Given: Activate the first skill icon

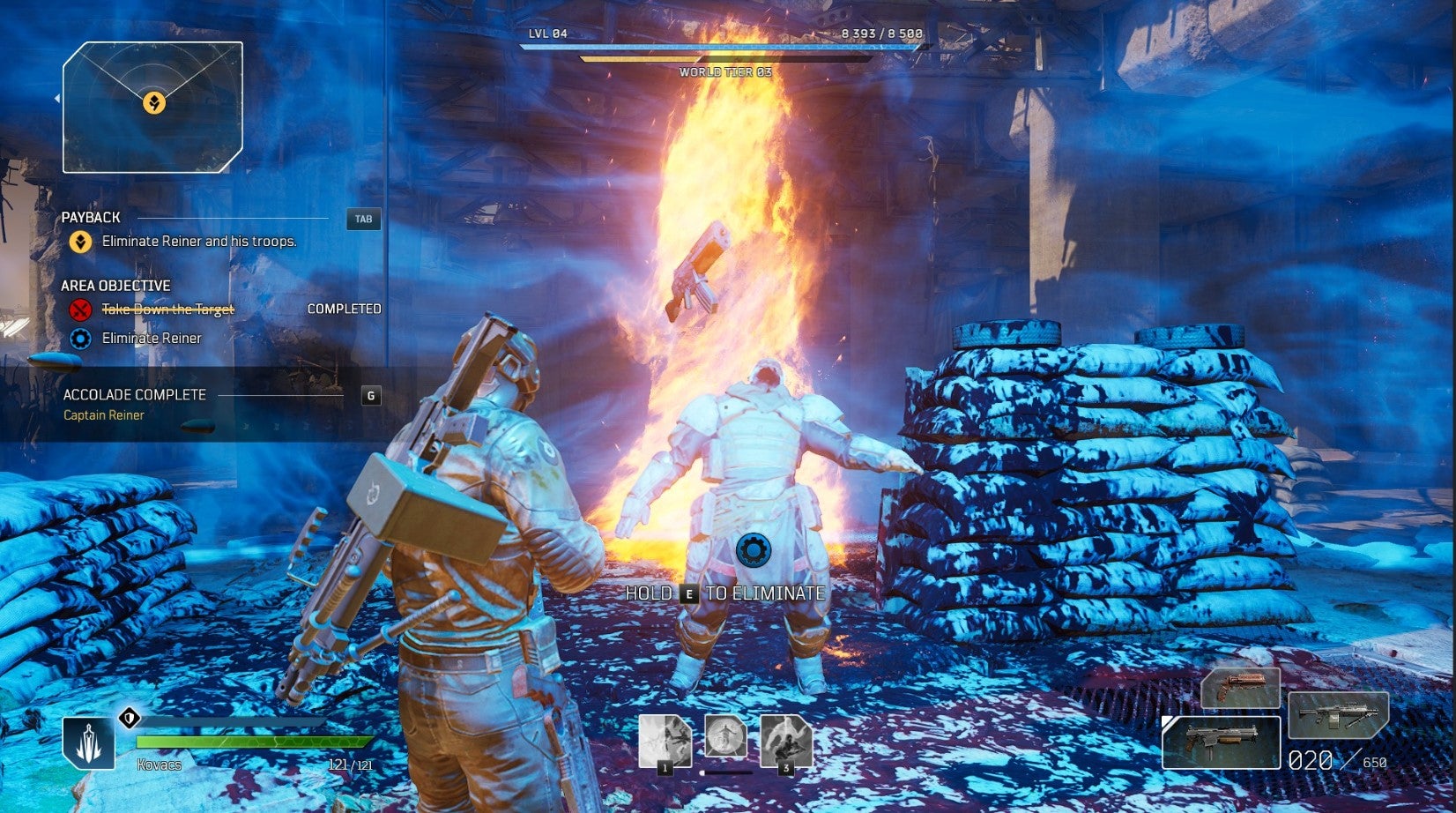Looking at the screenshot, I should click(x=665, y=742).
